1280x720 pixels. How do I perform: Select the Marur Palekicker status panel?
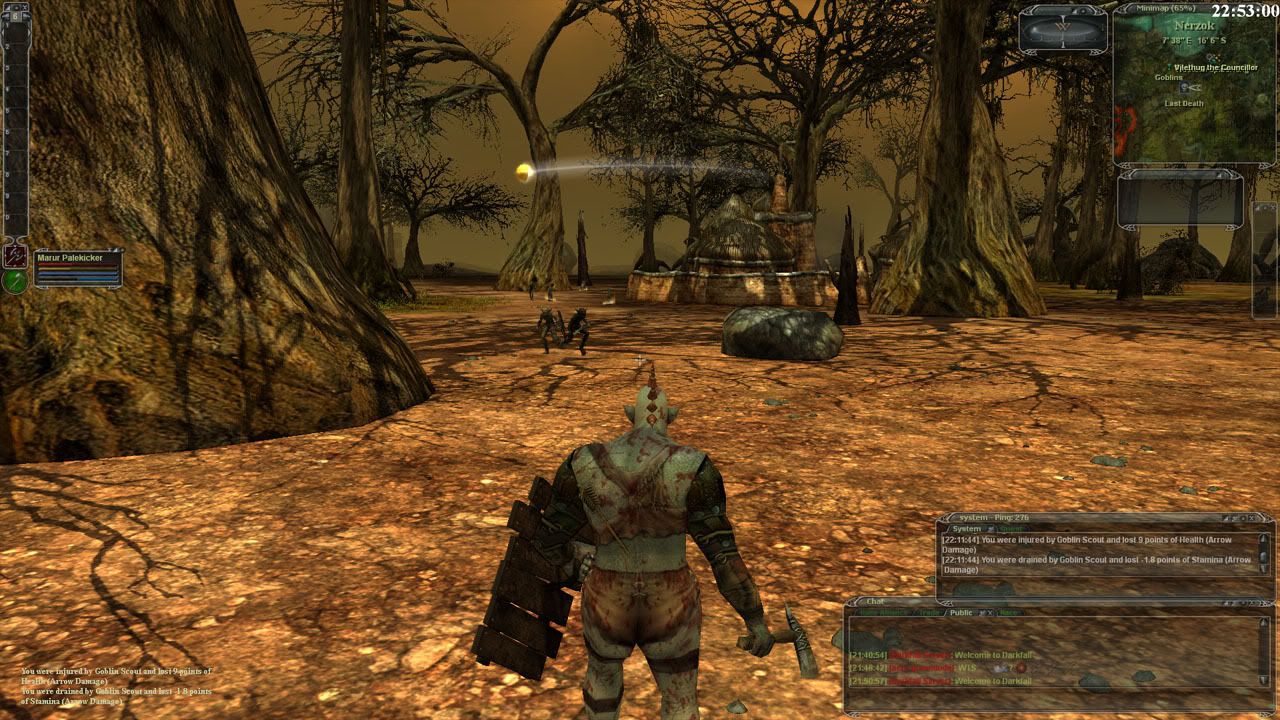pyautogui.click(x=78, y=268)
